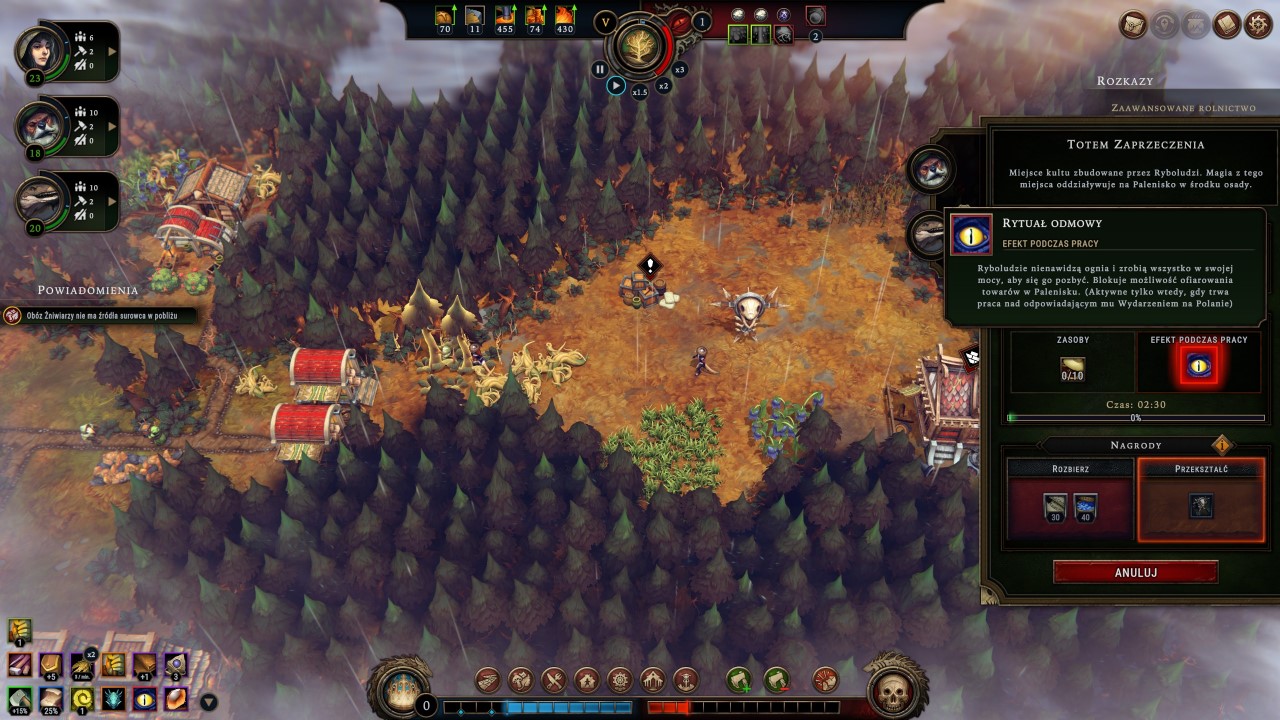Open the notification about Obóz Żniwiarzy
This screenshot has width=1280, height=720.
point(100,315)
